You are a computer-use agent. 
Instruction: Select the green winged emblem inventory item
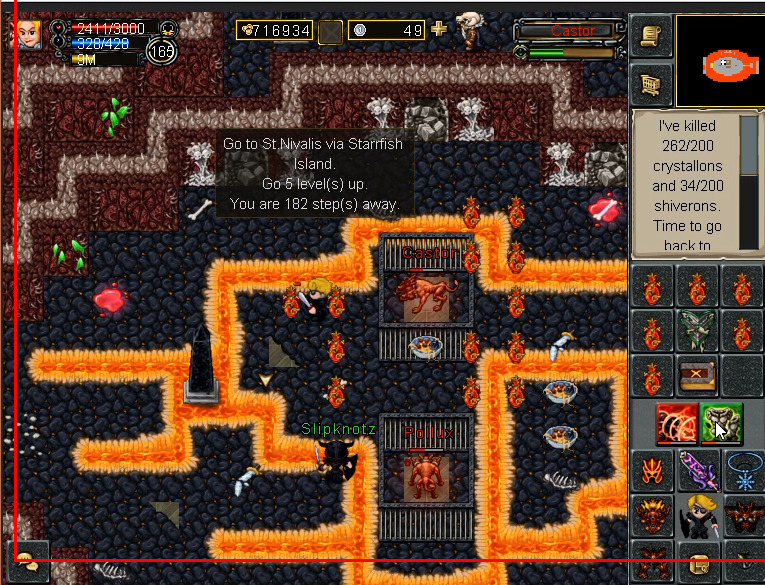[x=697, y=330]
